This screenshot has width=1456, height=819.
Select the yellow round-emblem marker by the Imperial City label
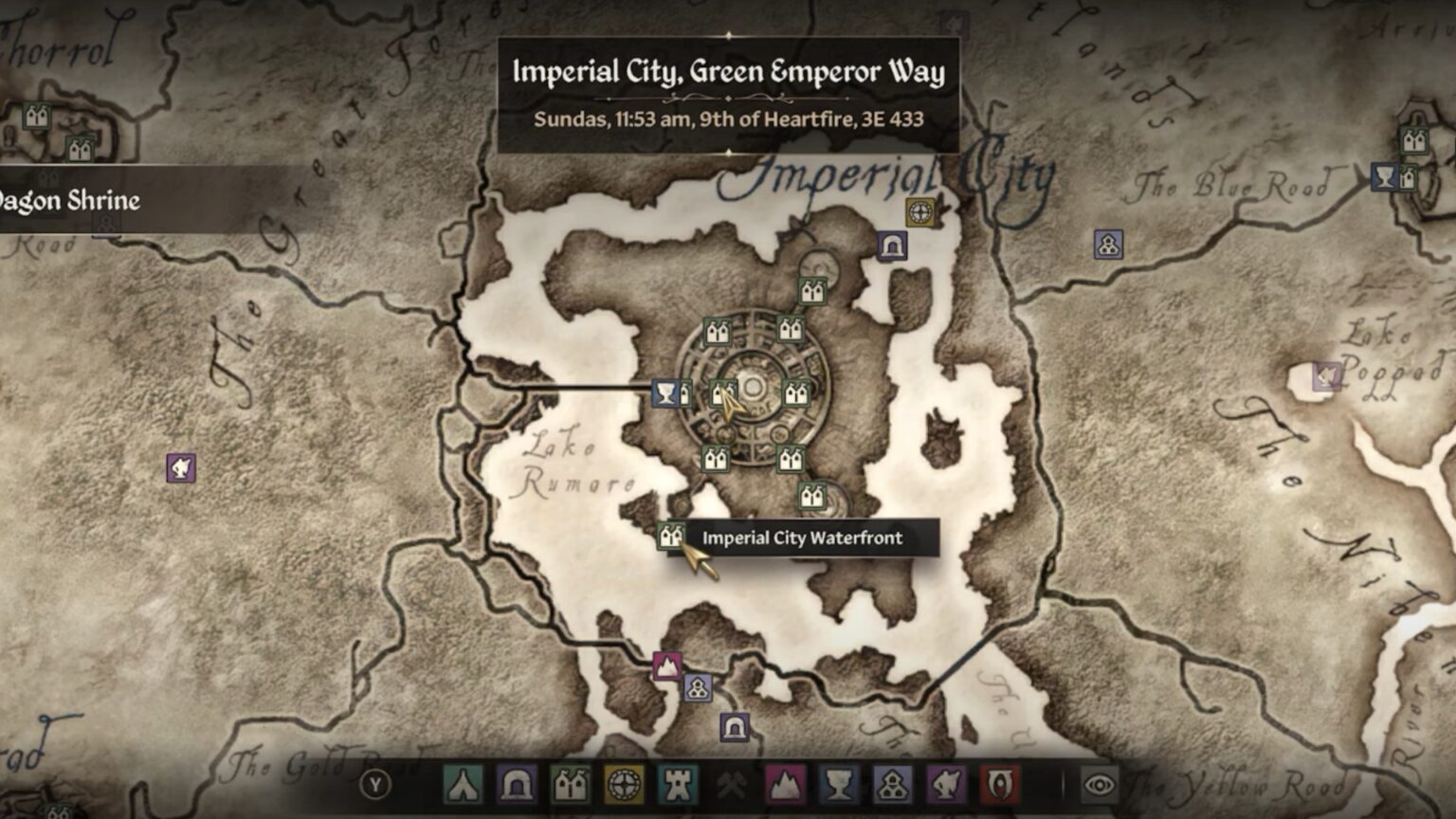[x=919, y=211]
